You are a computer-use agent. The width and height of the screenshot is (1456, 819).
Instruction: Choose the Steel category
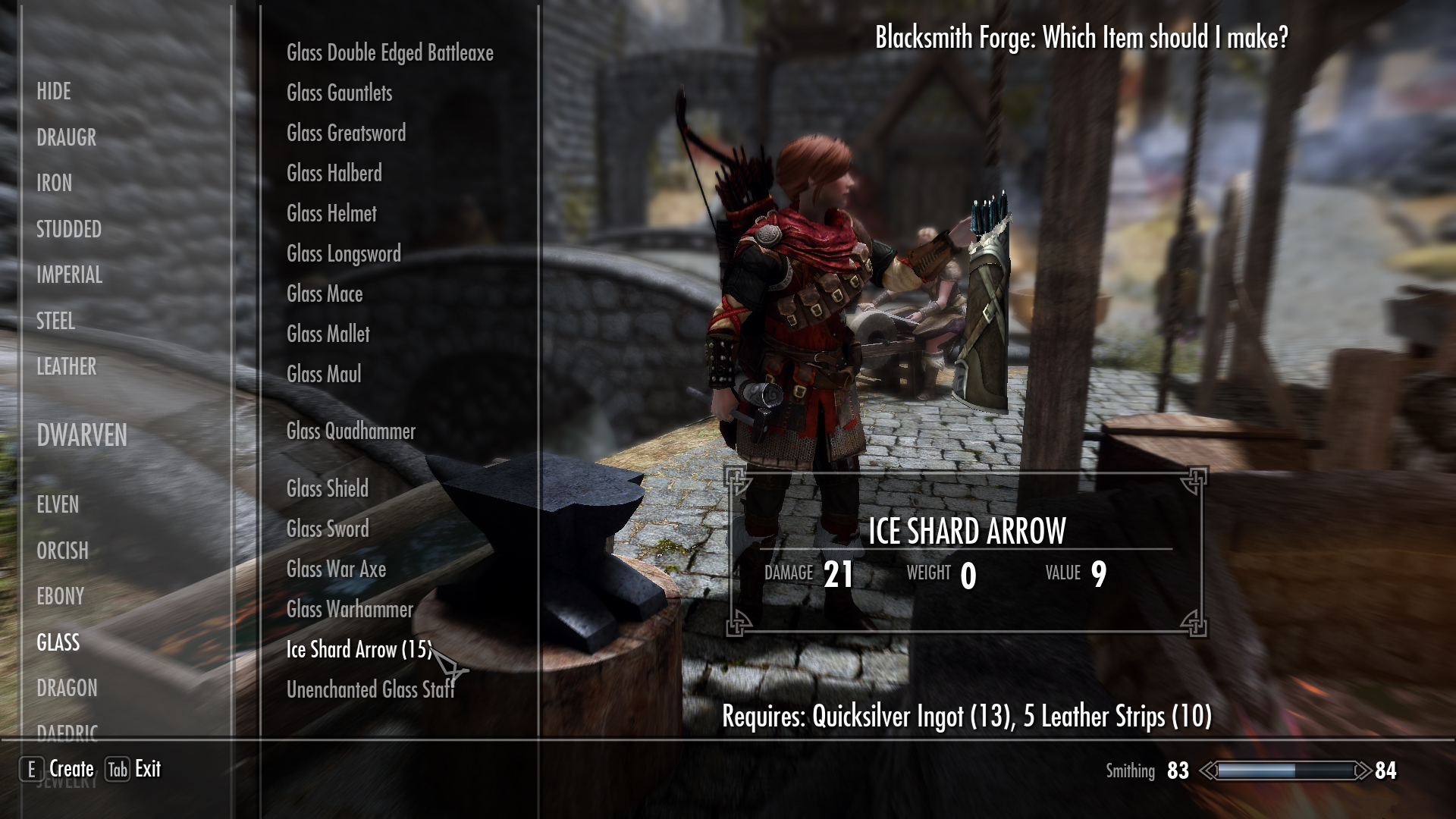pyautogui.click(x=56, y=322)
